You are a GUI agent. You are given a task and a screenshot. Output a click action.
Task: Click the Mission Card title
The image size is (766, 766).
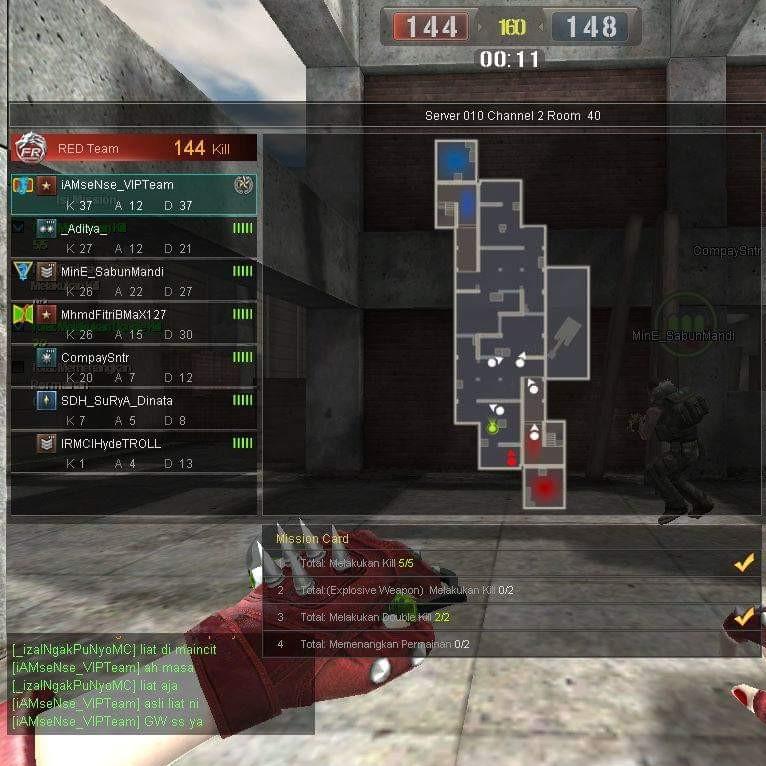[312, 539]
